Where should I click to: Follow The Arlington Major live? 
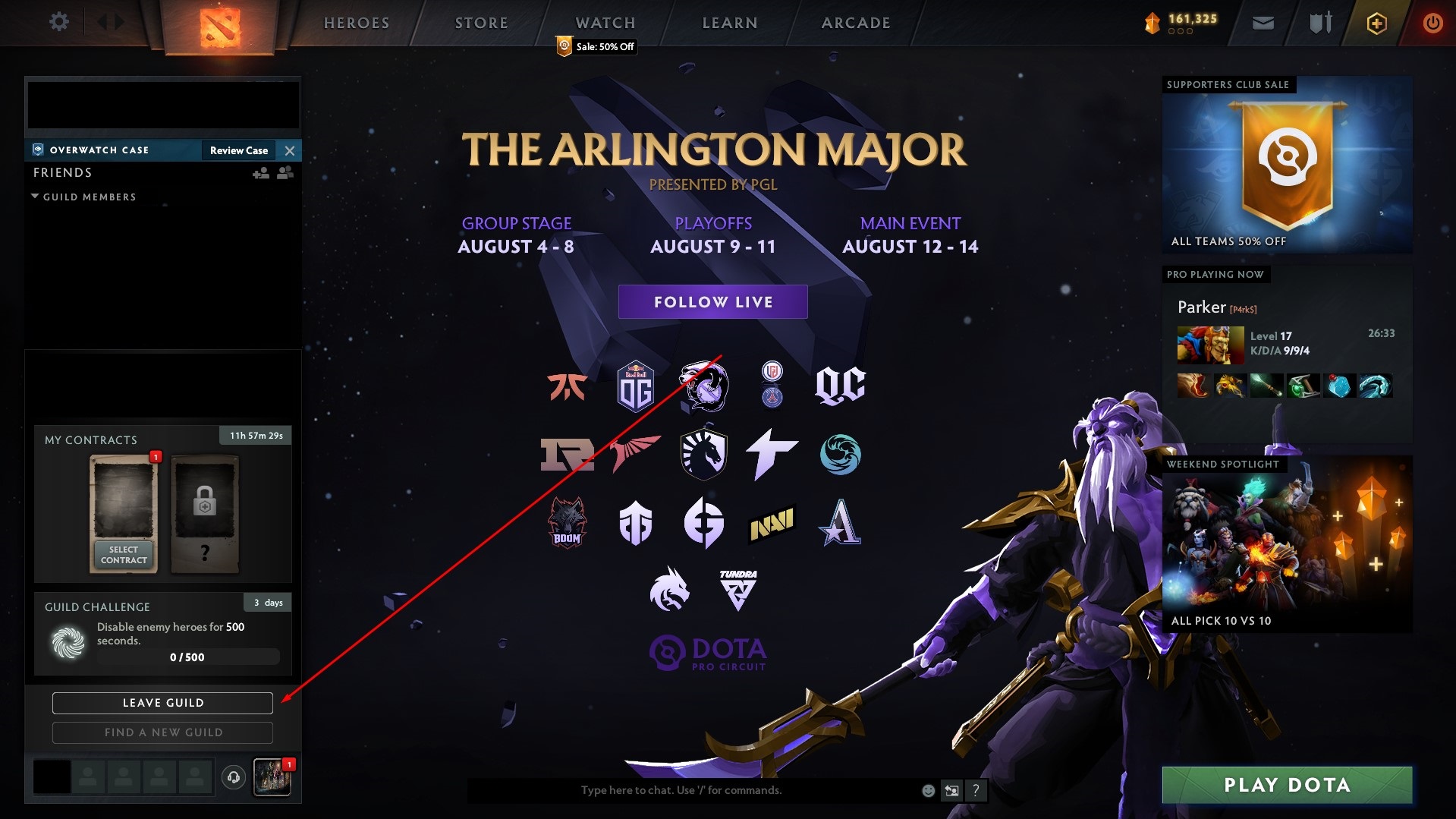tap(712, 302)
